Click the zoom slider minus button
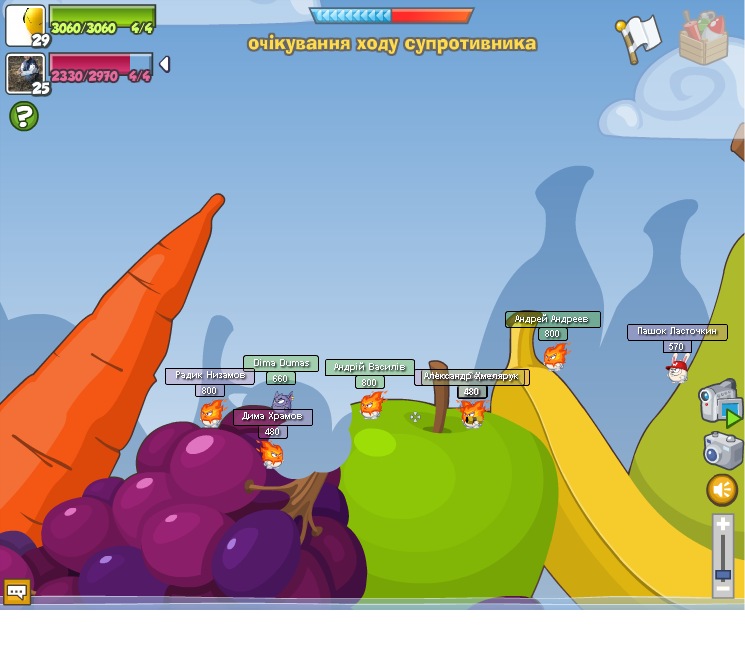Viewport: 745px width, 650px height. tap(723, 590)
